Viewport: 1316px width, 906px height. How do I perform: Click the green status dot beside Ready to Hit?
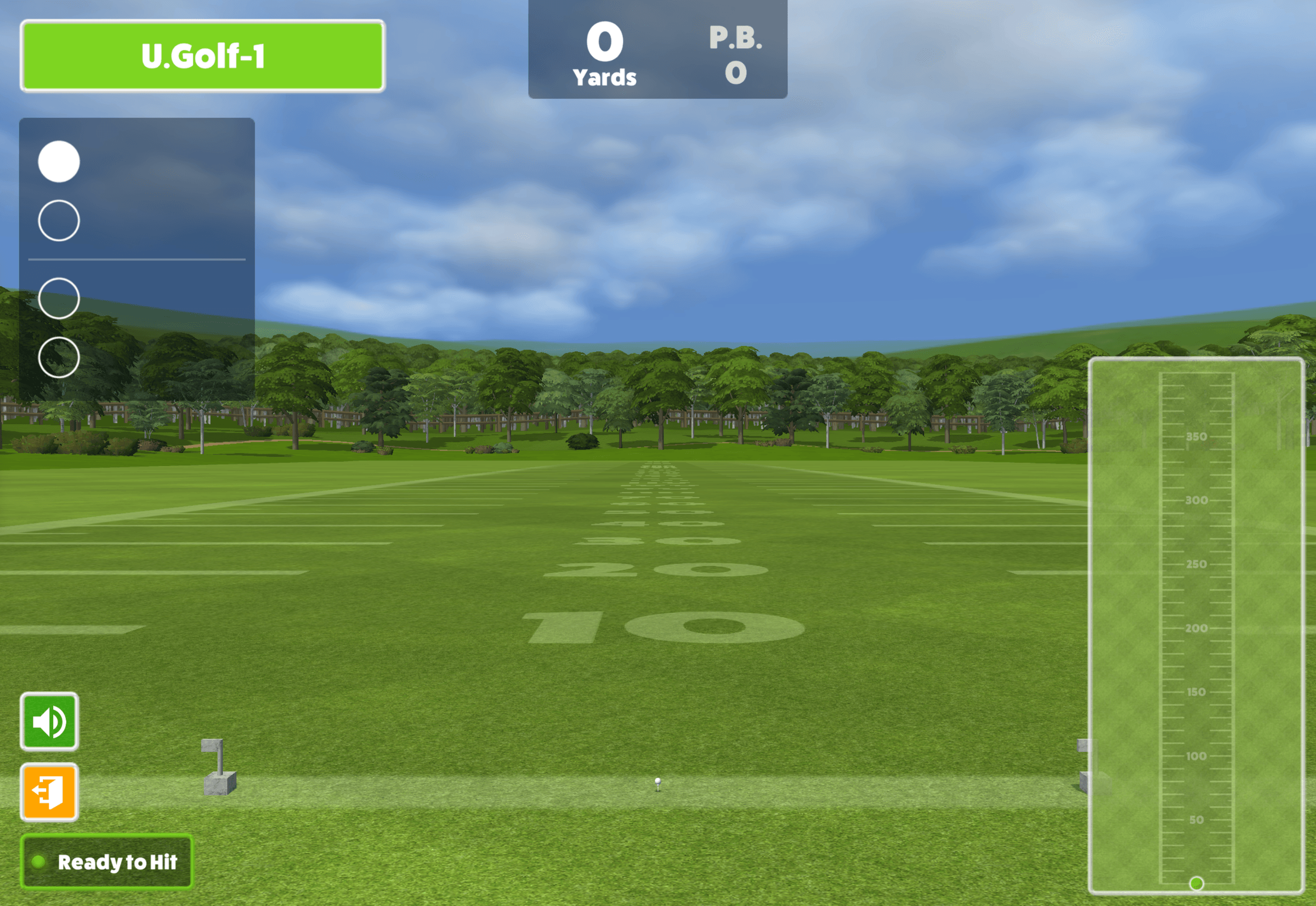(38, 862)
